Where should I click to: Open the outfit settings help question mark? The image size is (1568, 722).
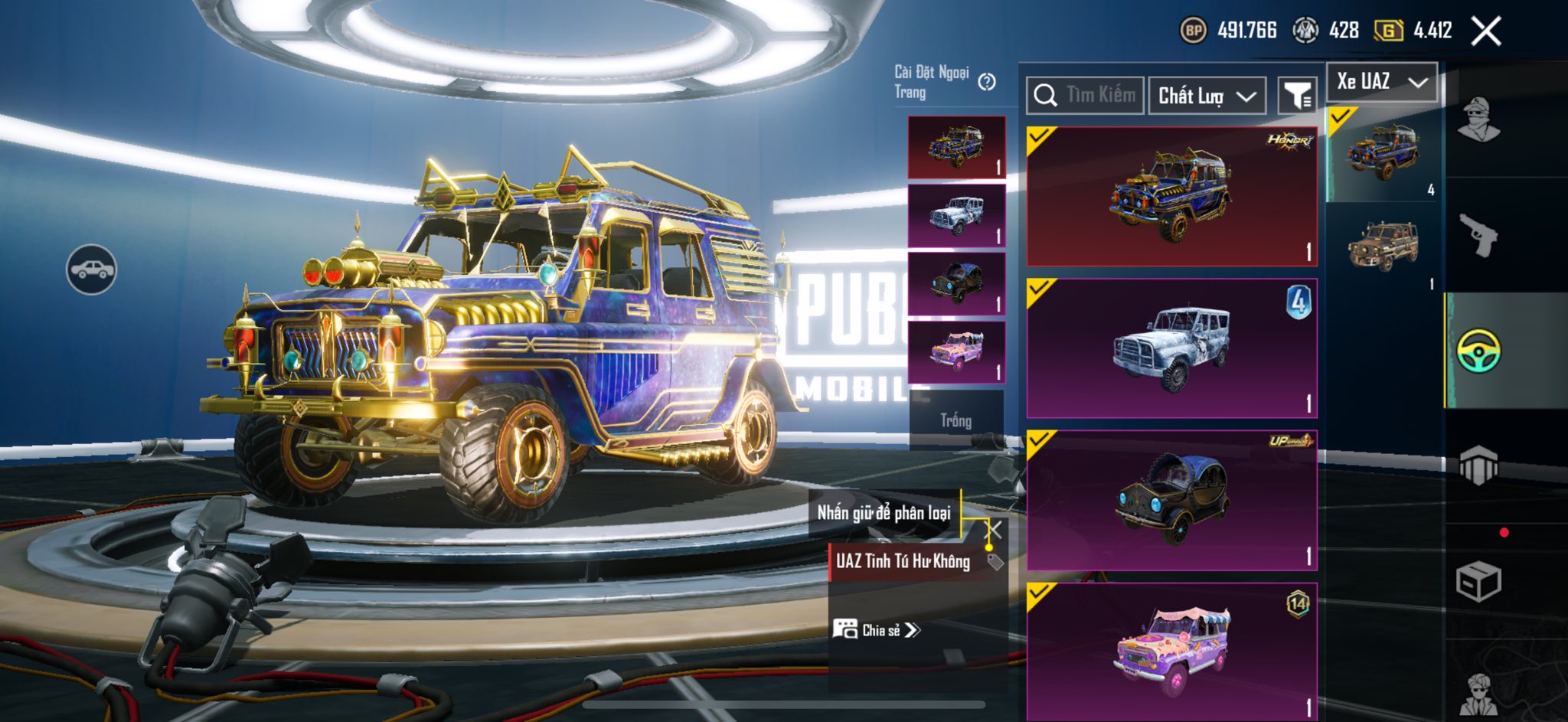987,82
